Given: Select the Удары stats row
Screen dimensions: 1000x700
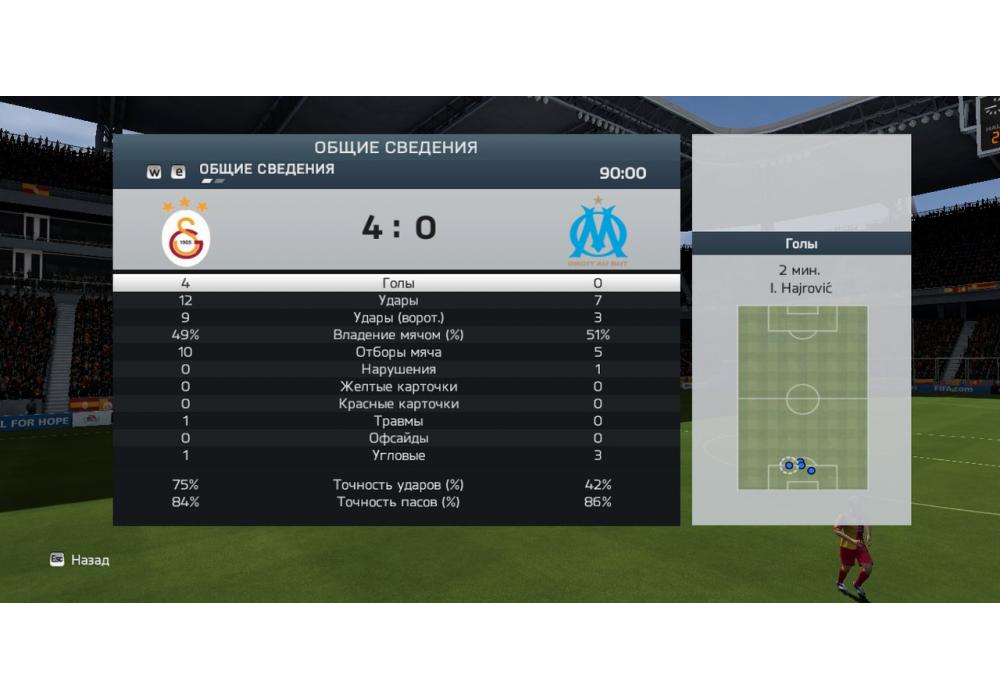Looking at the screenshot, I should point(398,300).
